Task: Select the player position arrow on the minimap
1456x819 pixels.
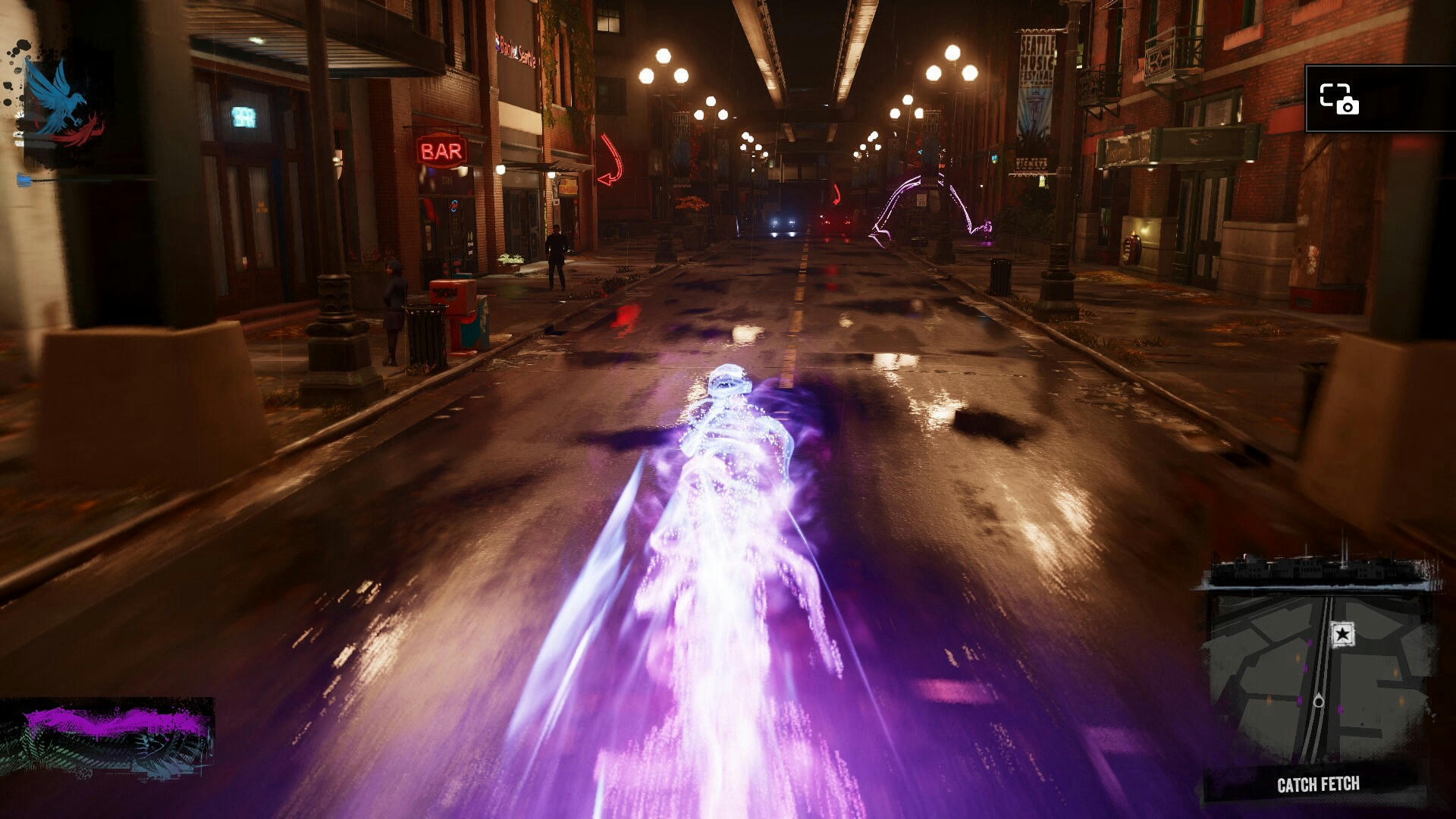Action: point(1319,701)
